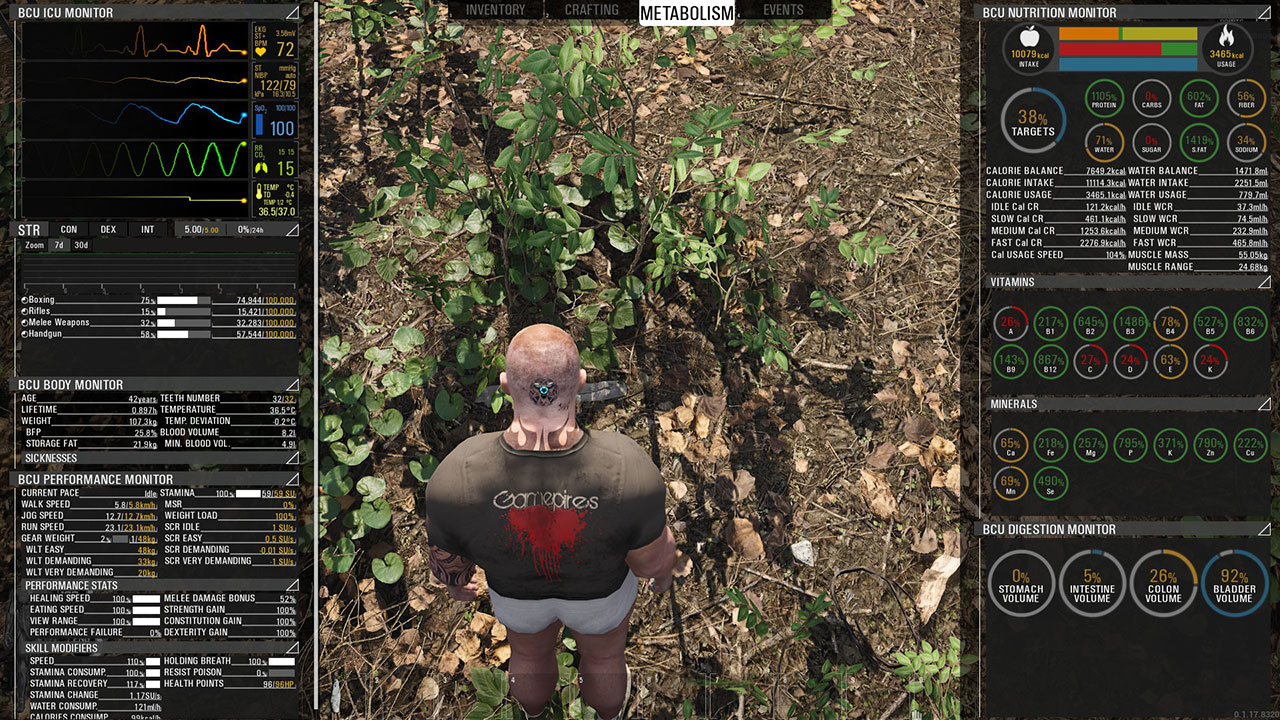Open the DEX attribute tab

tap(108, 230)
